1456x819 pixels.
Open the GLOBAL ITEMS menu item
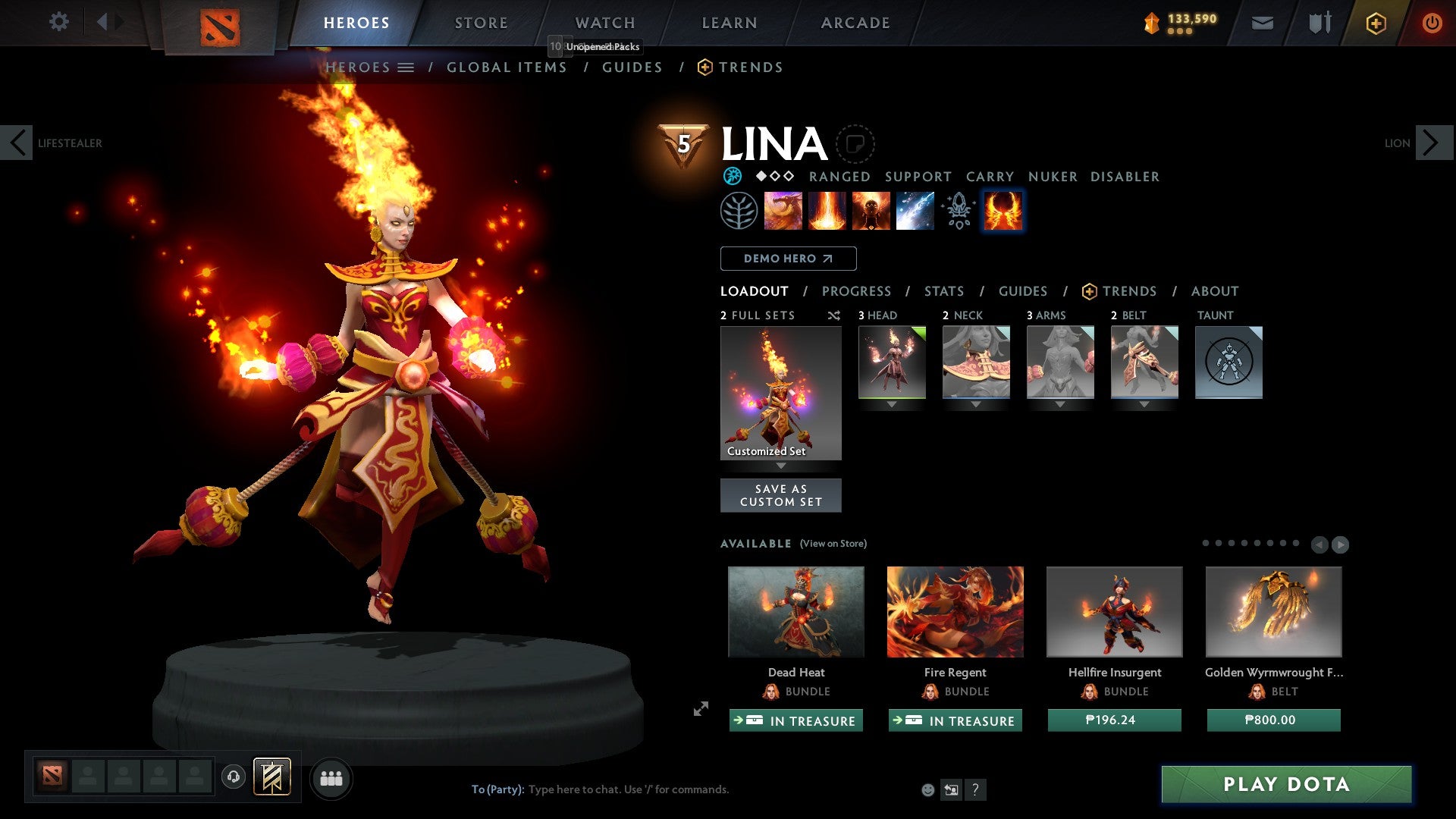click(x=507, y=67)
